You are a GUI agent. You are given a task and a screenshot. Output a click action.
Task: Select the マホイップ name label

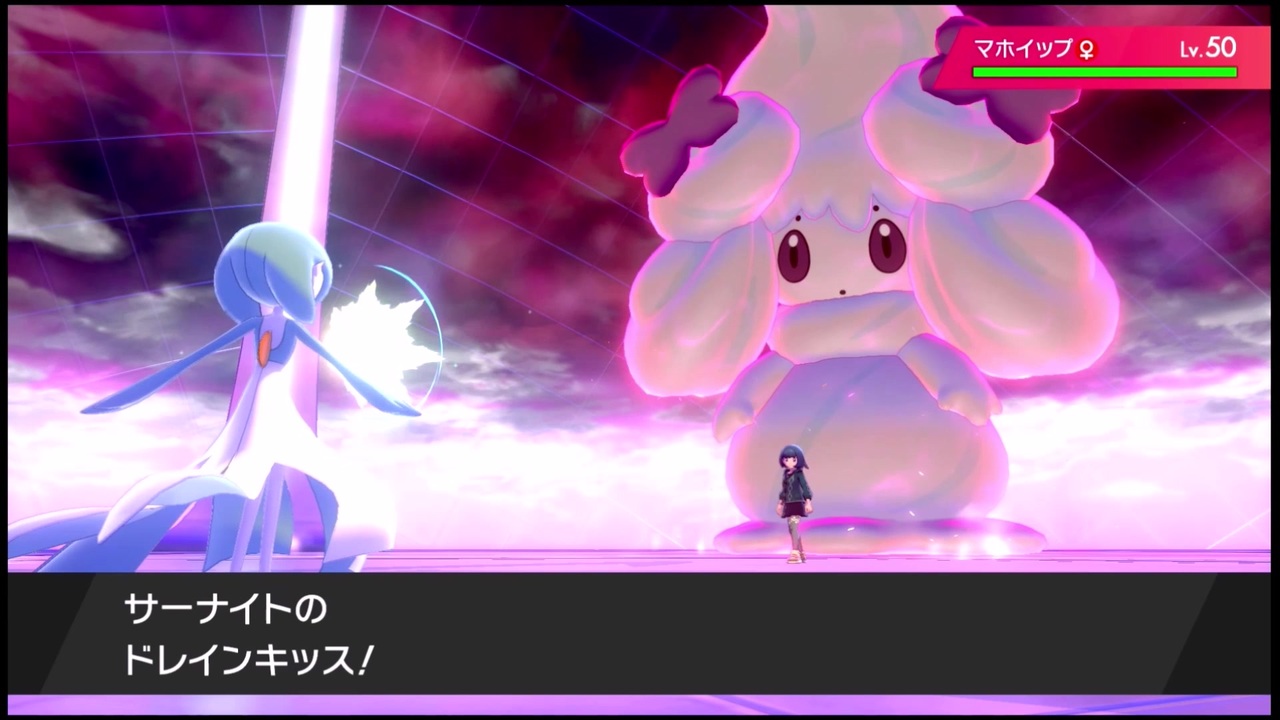pos(1020,49)
